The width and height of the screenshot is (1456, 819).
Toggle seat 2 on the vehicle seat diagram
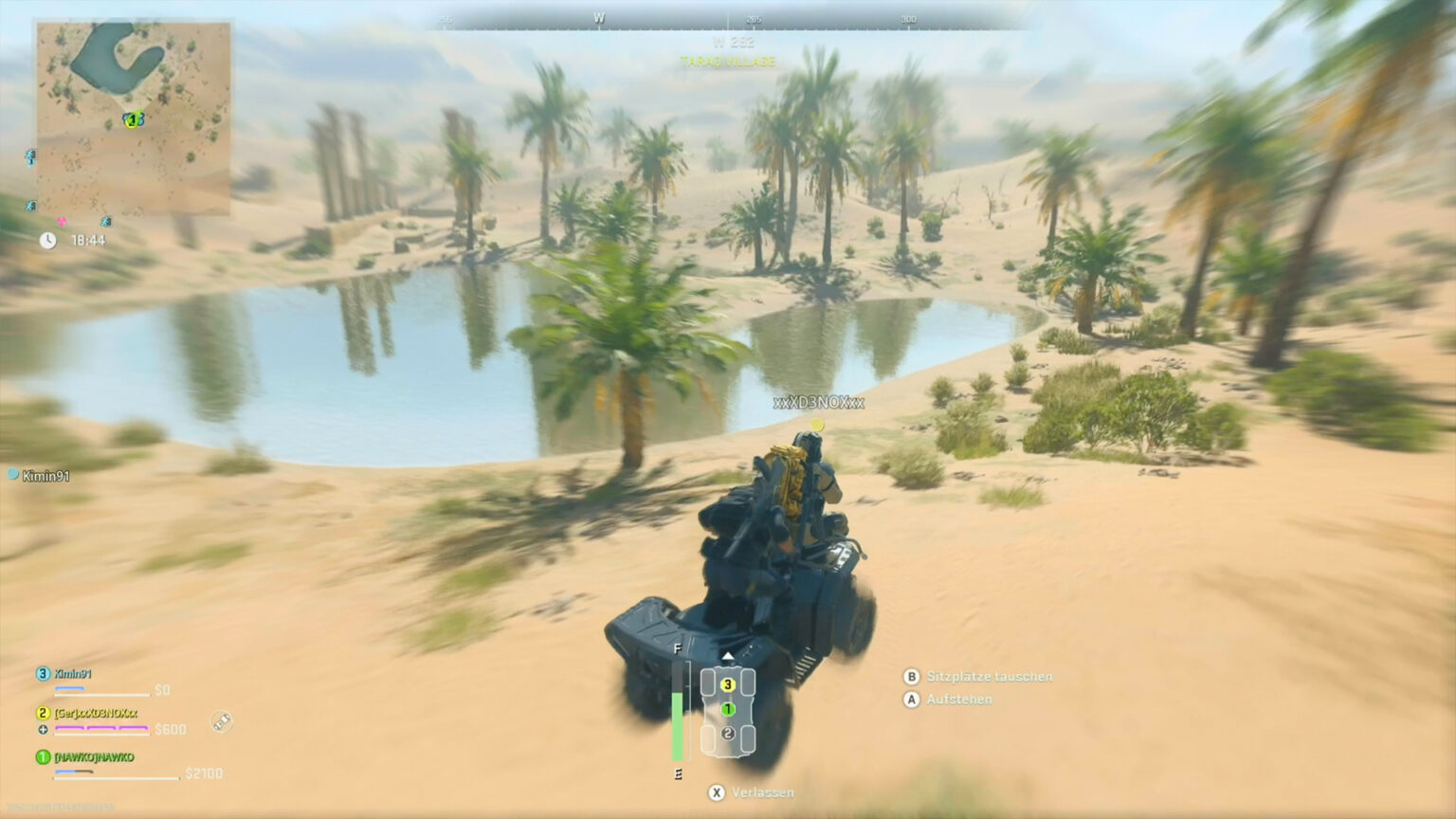pyautogui.click(x=727, y=732)
